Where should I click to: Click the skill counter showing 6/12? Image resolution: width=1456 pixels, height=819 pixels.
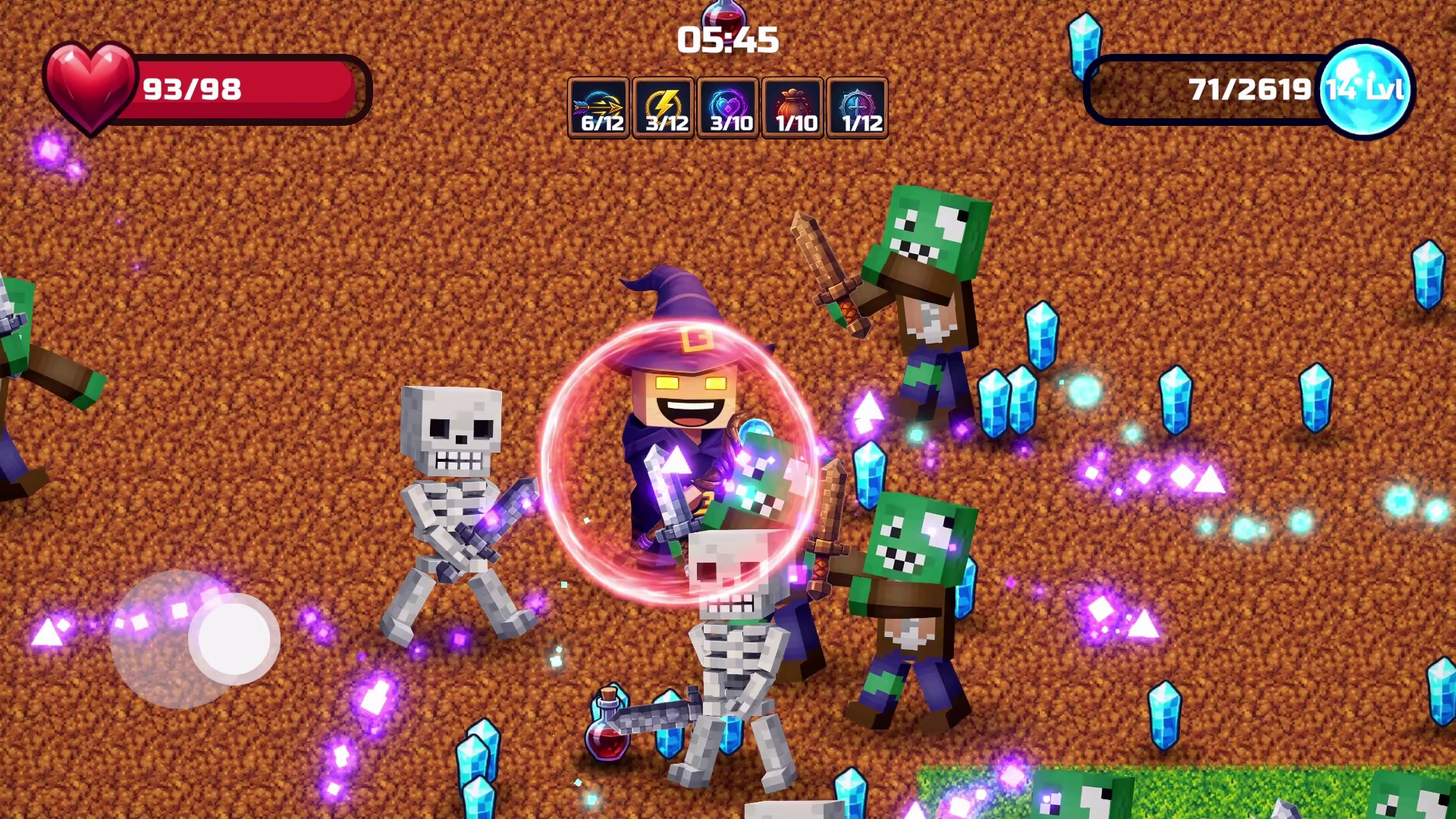pyautogui.click(x=600, y=124)
